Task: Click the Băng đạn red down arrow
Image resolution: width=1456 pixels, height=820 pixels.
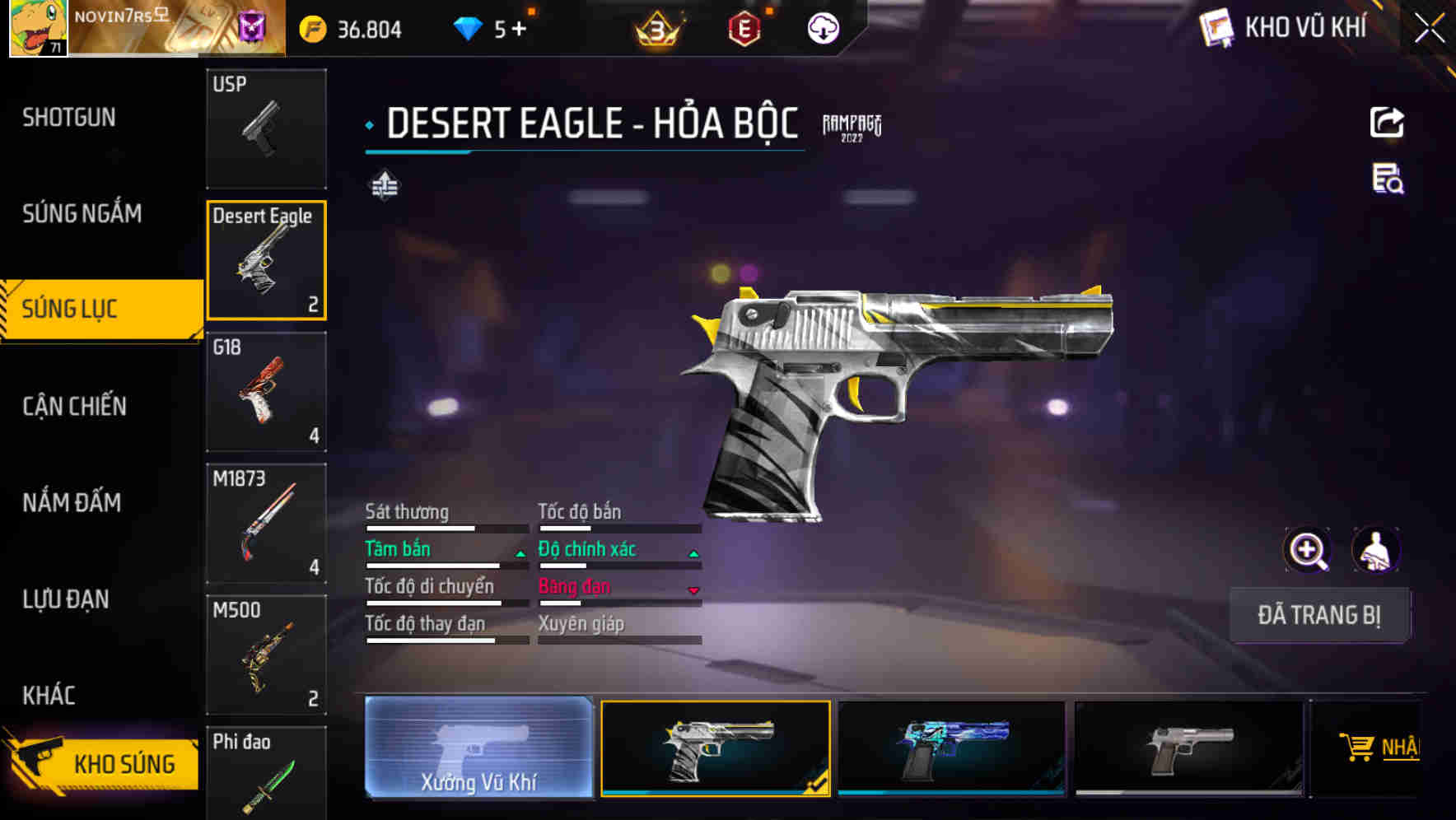Action: click(693, 590)
